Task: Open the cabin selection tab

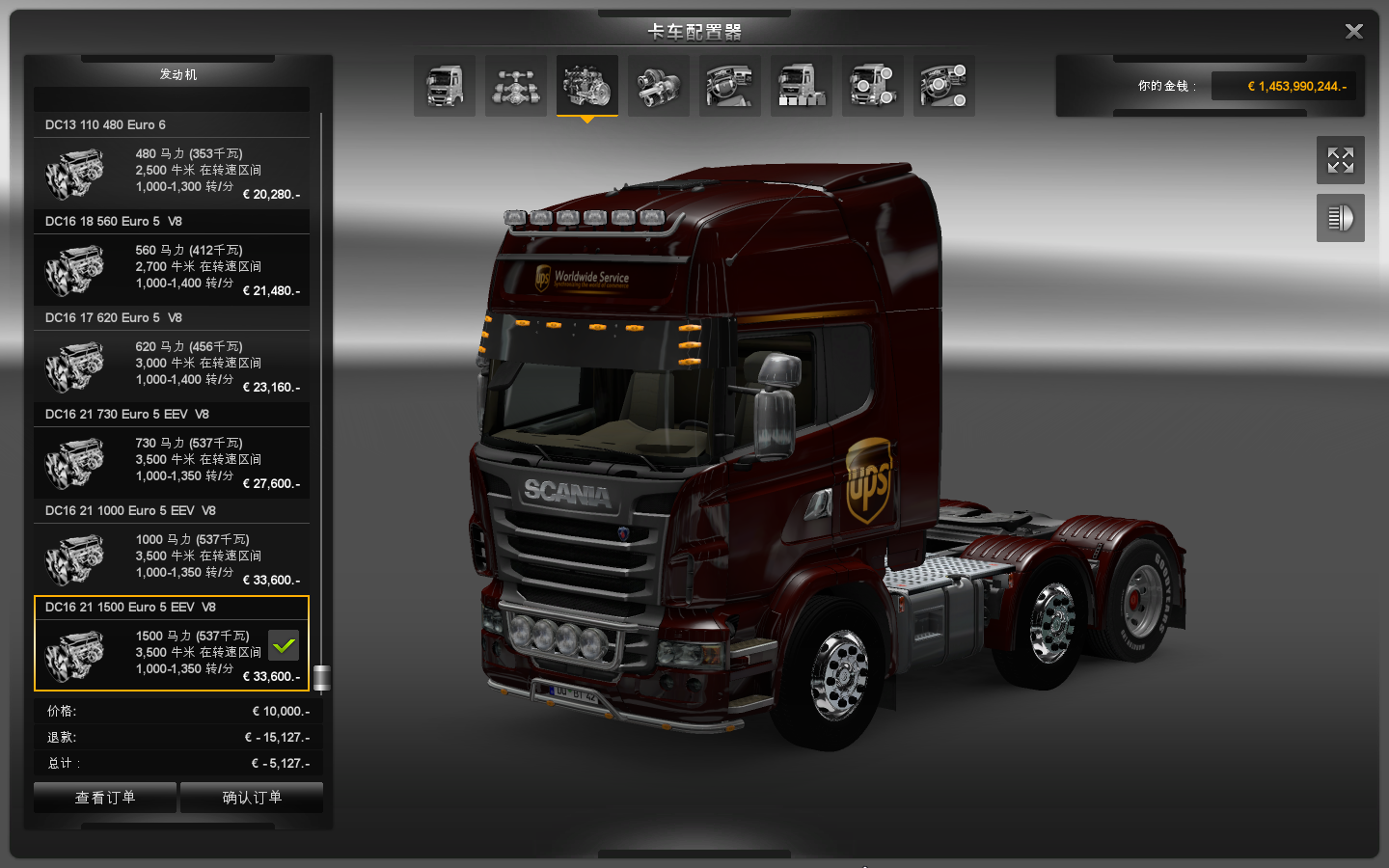Action: [445, 86]
